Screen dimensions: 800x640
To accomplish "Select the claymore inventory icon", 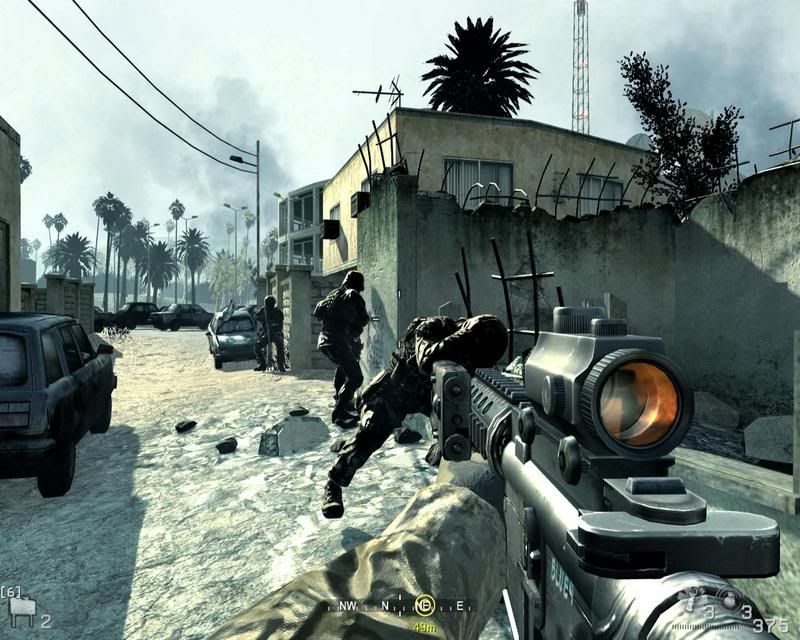I will [20, 606].
